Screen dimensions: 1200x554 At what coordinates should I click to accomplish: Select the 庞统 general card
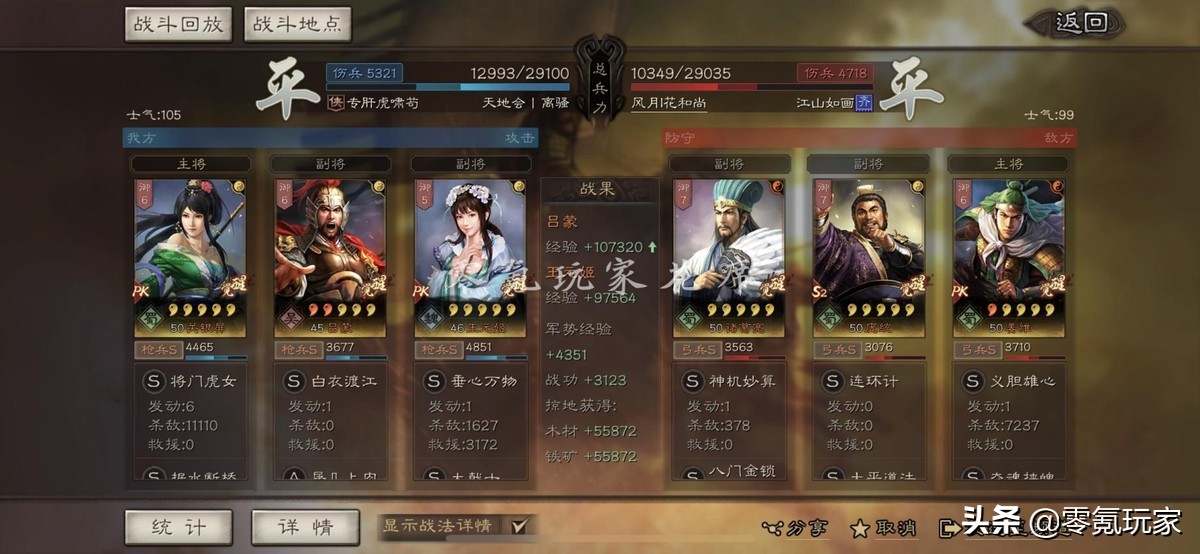868,255
